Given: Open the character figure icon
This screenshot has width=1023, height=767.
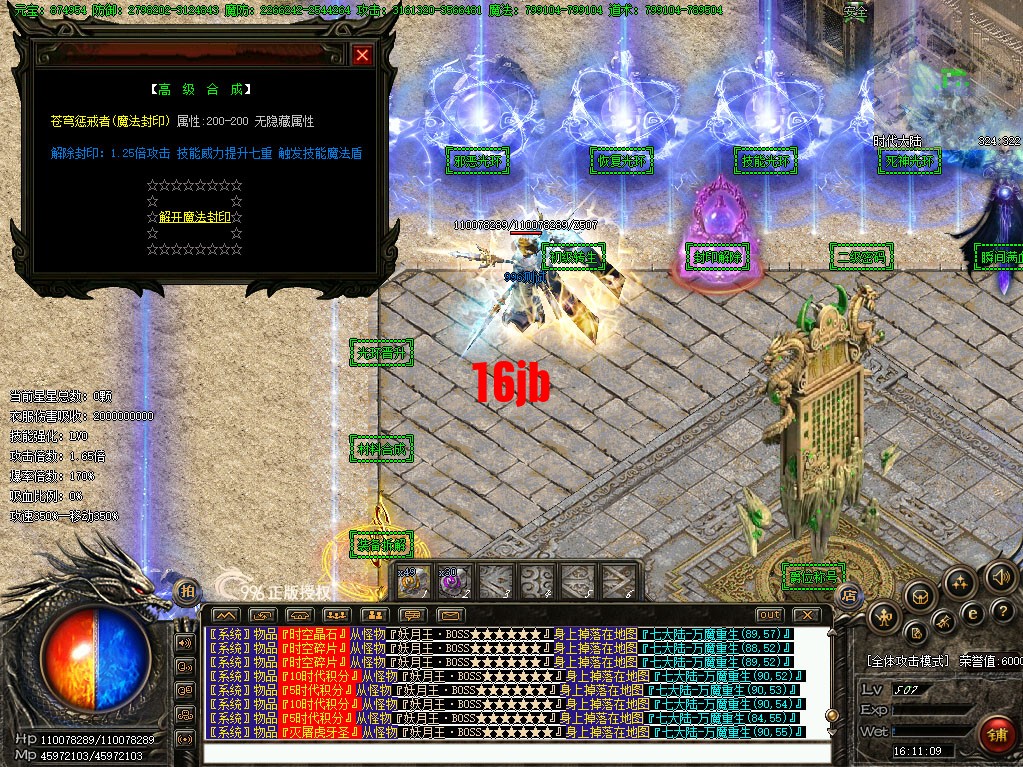Looking at the screenshot, I should [x=885, y=618].
